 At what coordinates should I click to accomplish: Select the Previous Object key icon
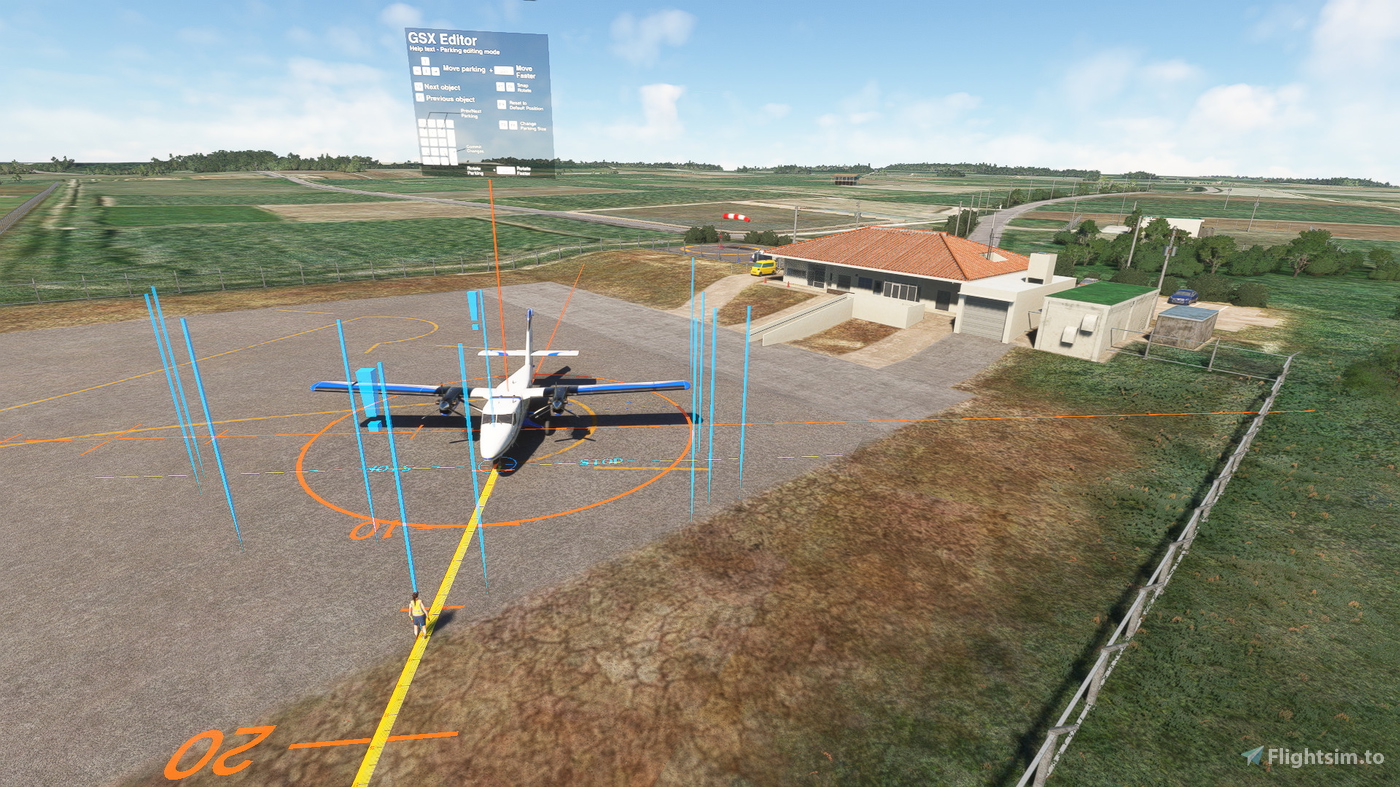(x=421, y=98)
